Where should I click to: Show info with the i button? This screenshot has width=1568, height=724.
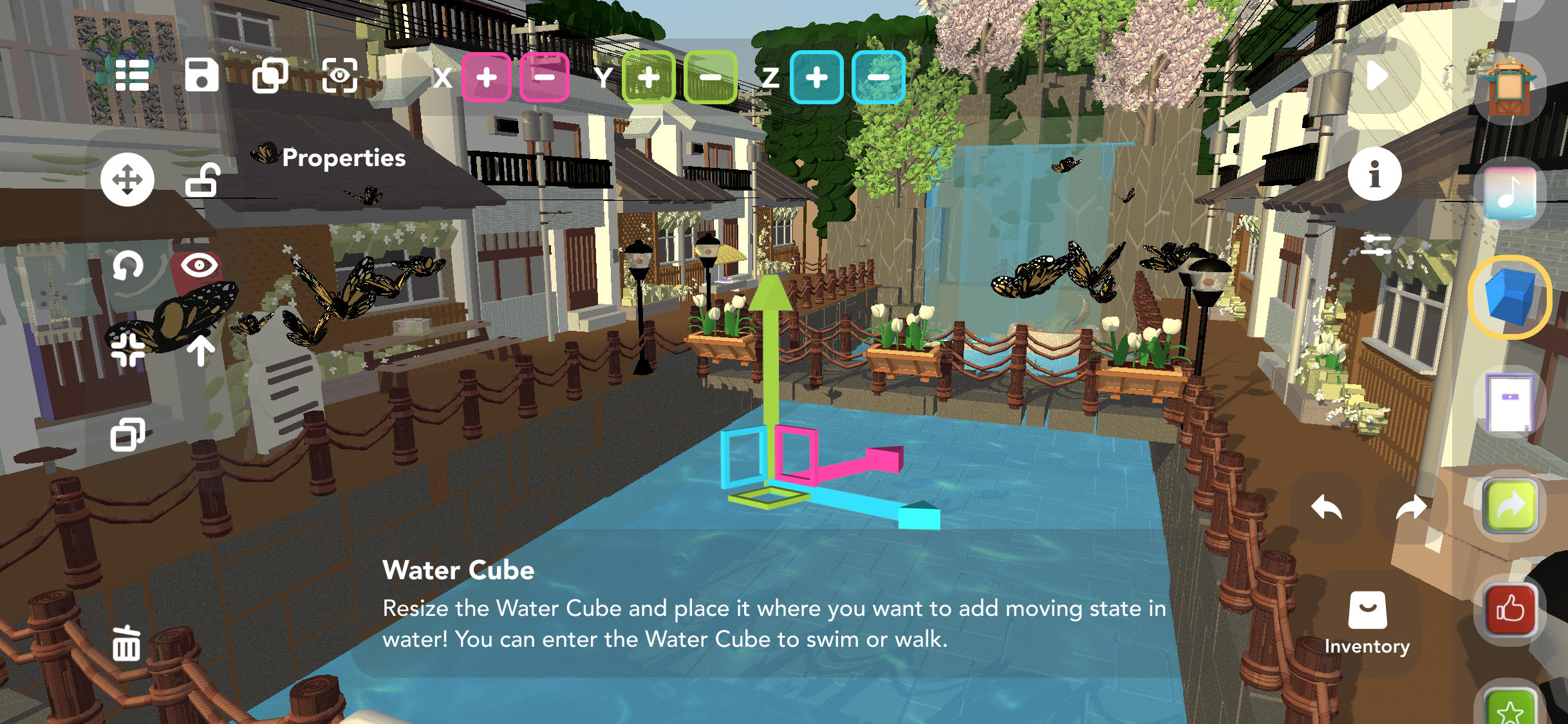click(1375, 174)
